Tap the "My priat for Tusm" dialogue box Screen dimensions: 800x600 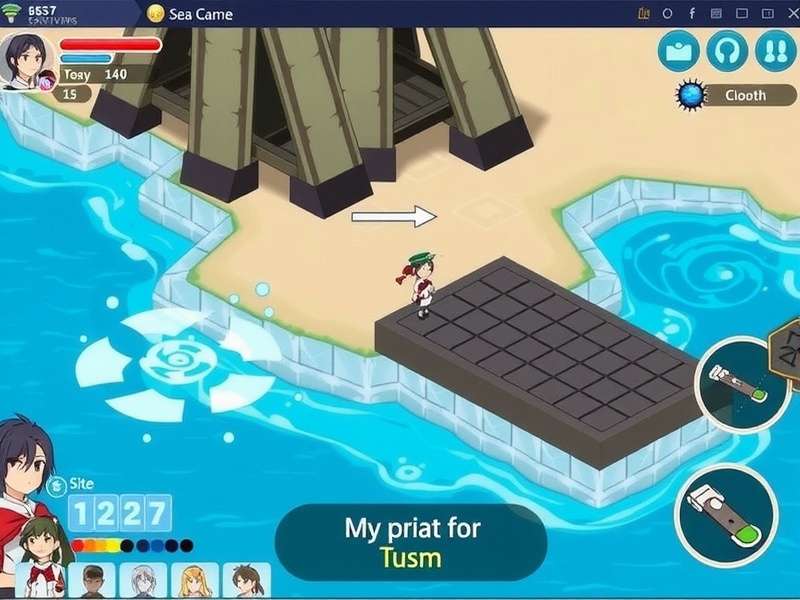[x=411, y=541]
